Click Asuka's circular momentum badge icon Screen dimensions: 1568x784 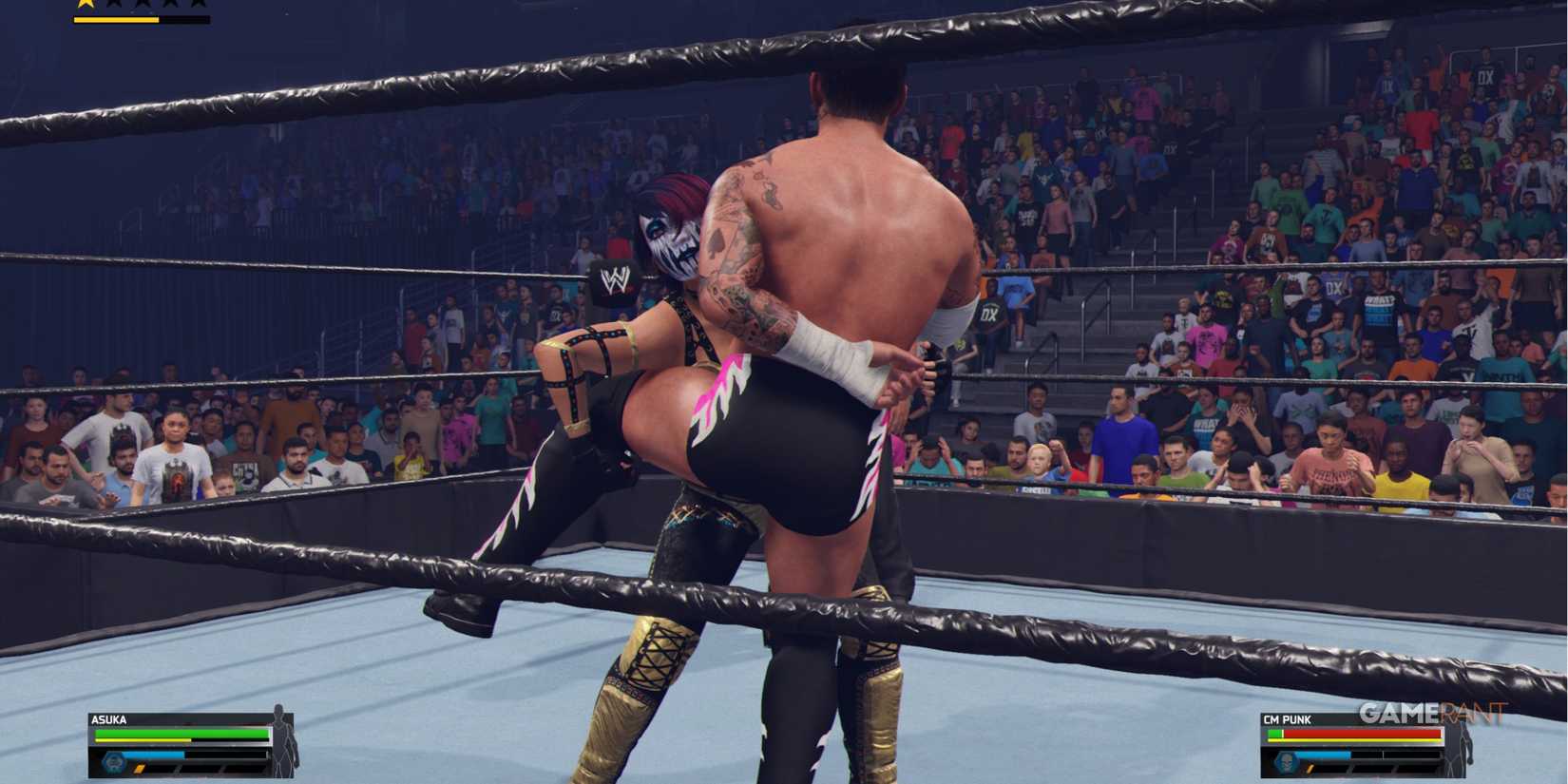click(x=113, y=763)
